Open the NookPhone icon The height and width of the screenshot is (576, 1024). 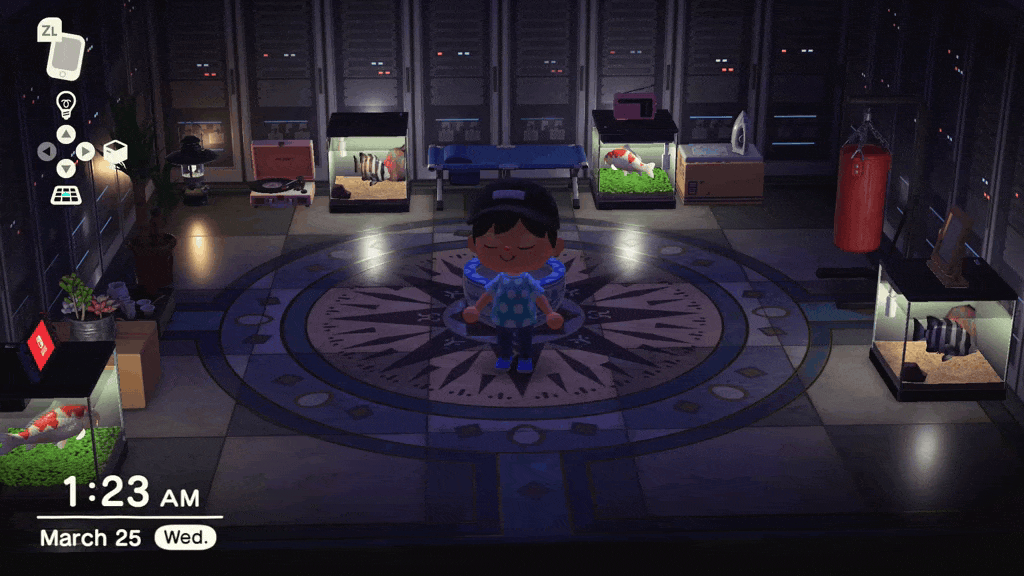(66, 55)
